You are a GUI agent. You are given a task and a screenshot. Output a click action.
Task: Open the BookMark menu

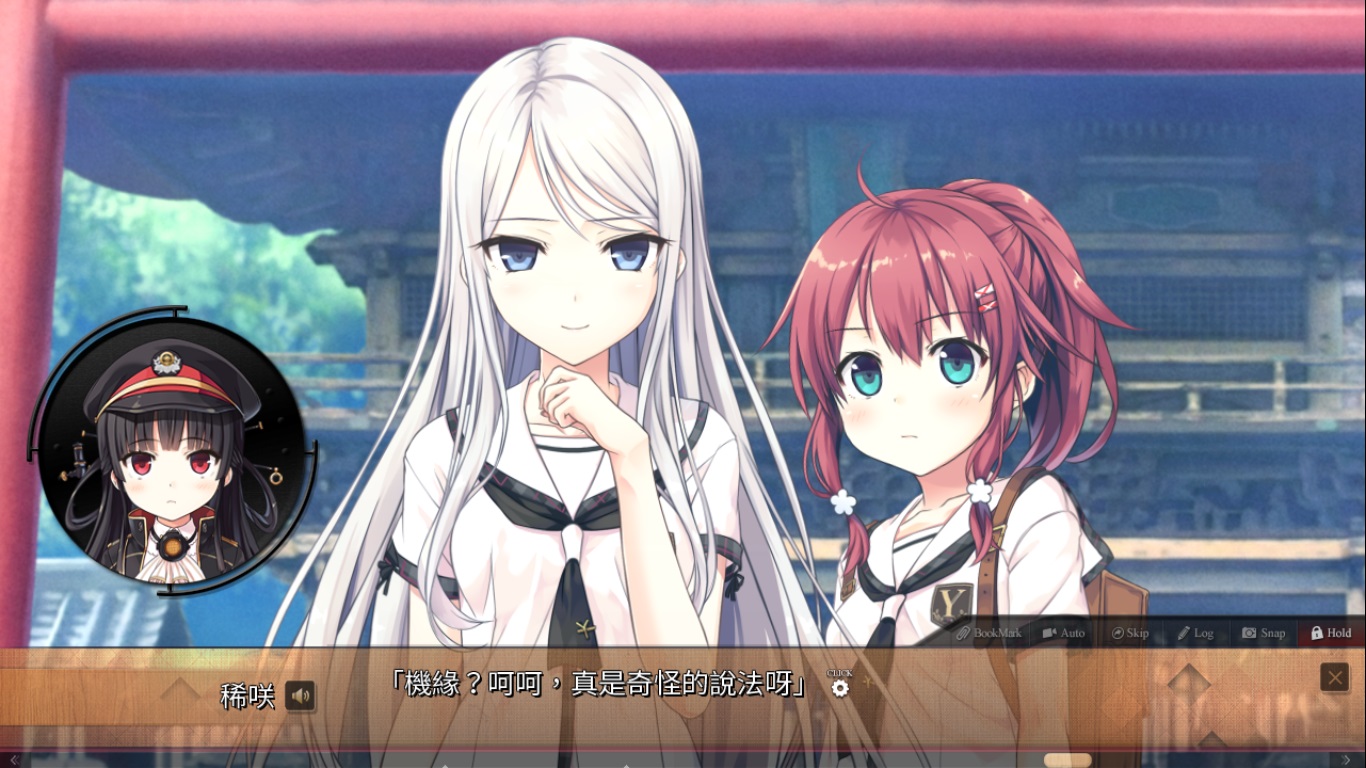[995, 633]
